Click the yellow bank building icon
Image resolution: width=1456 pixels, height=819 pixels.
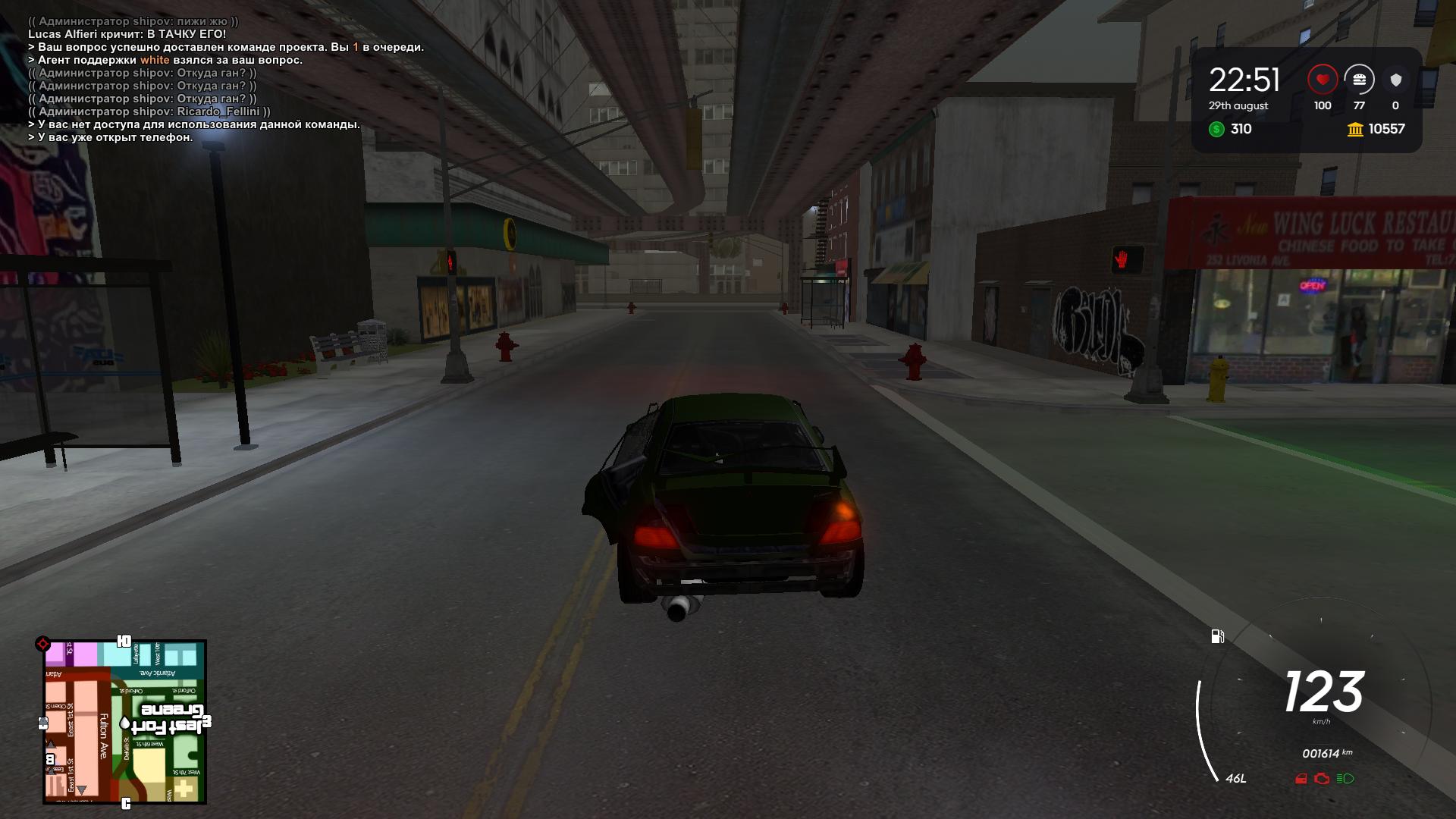1355,130
